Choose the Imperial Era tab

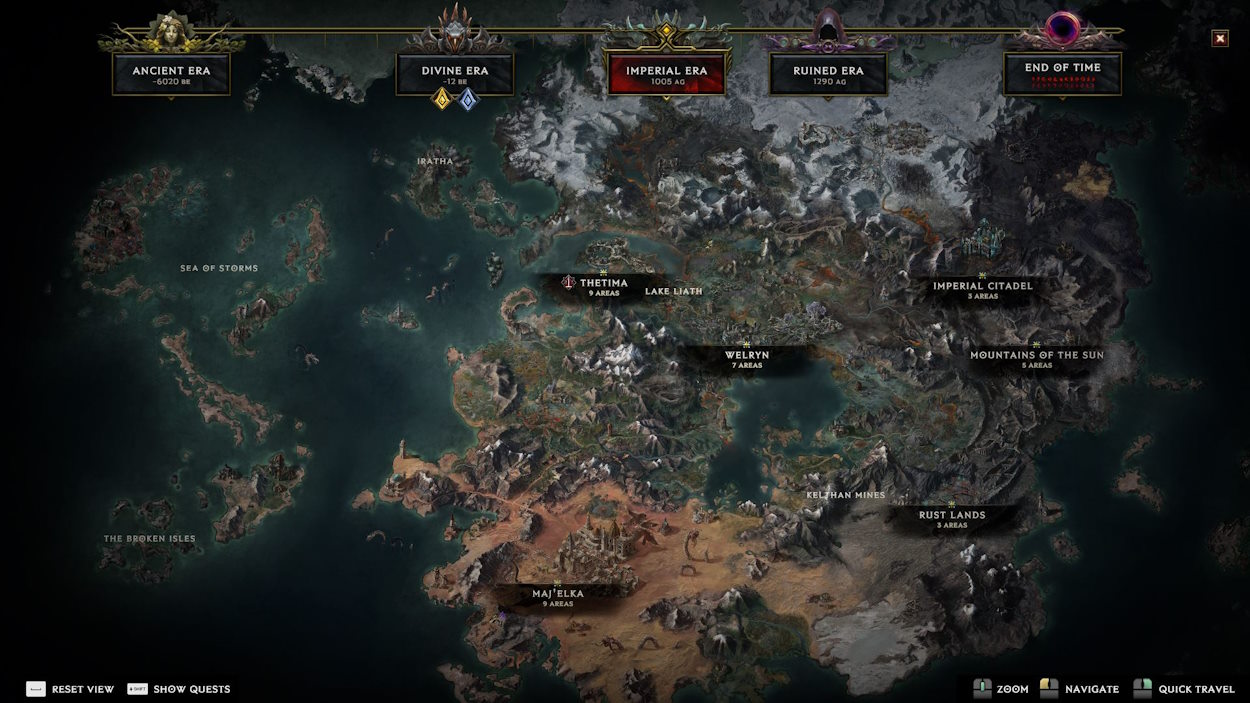[666, 74]
